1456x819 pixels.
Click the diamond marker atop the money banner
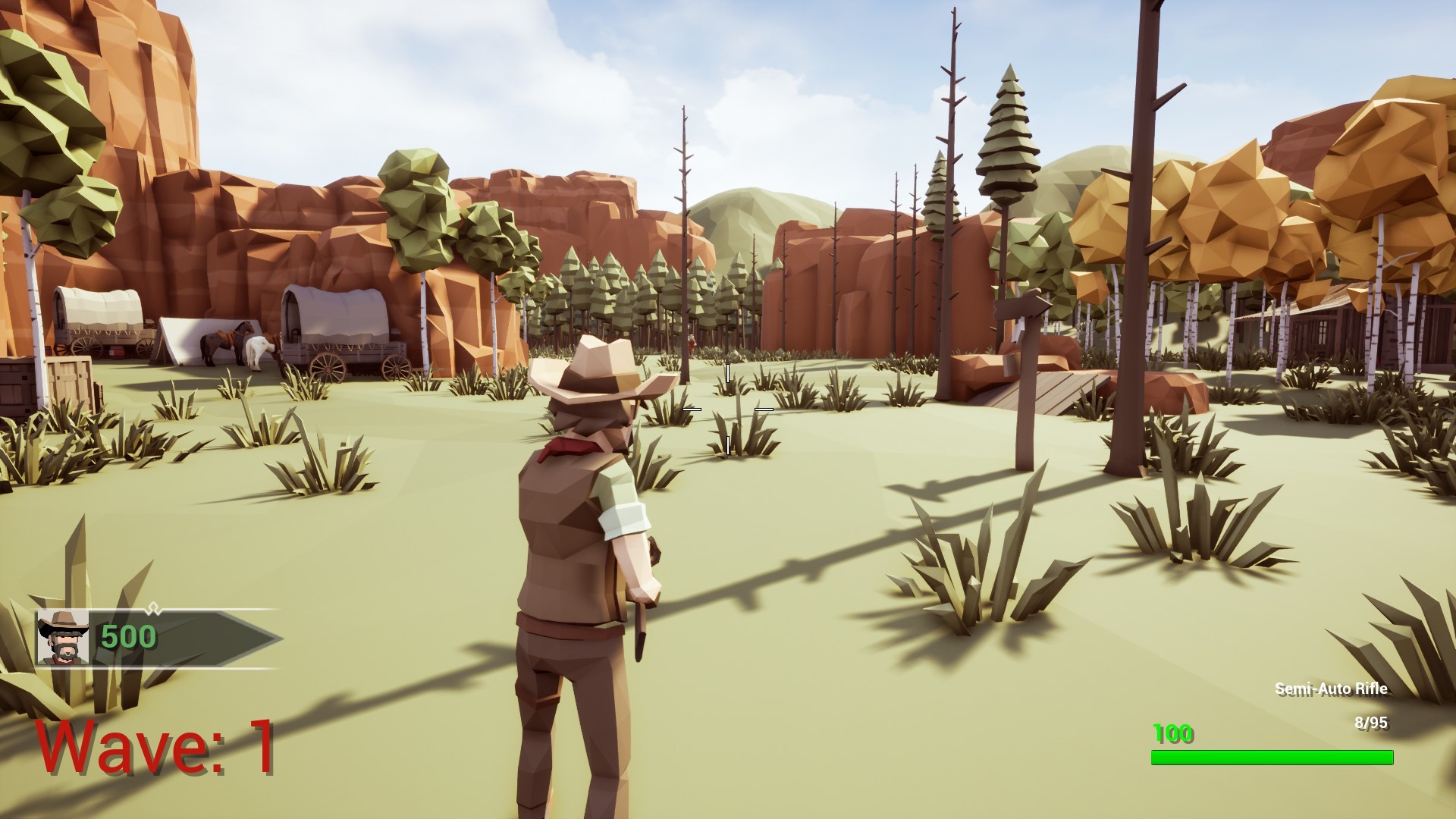(155, 608)
